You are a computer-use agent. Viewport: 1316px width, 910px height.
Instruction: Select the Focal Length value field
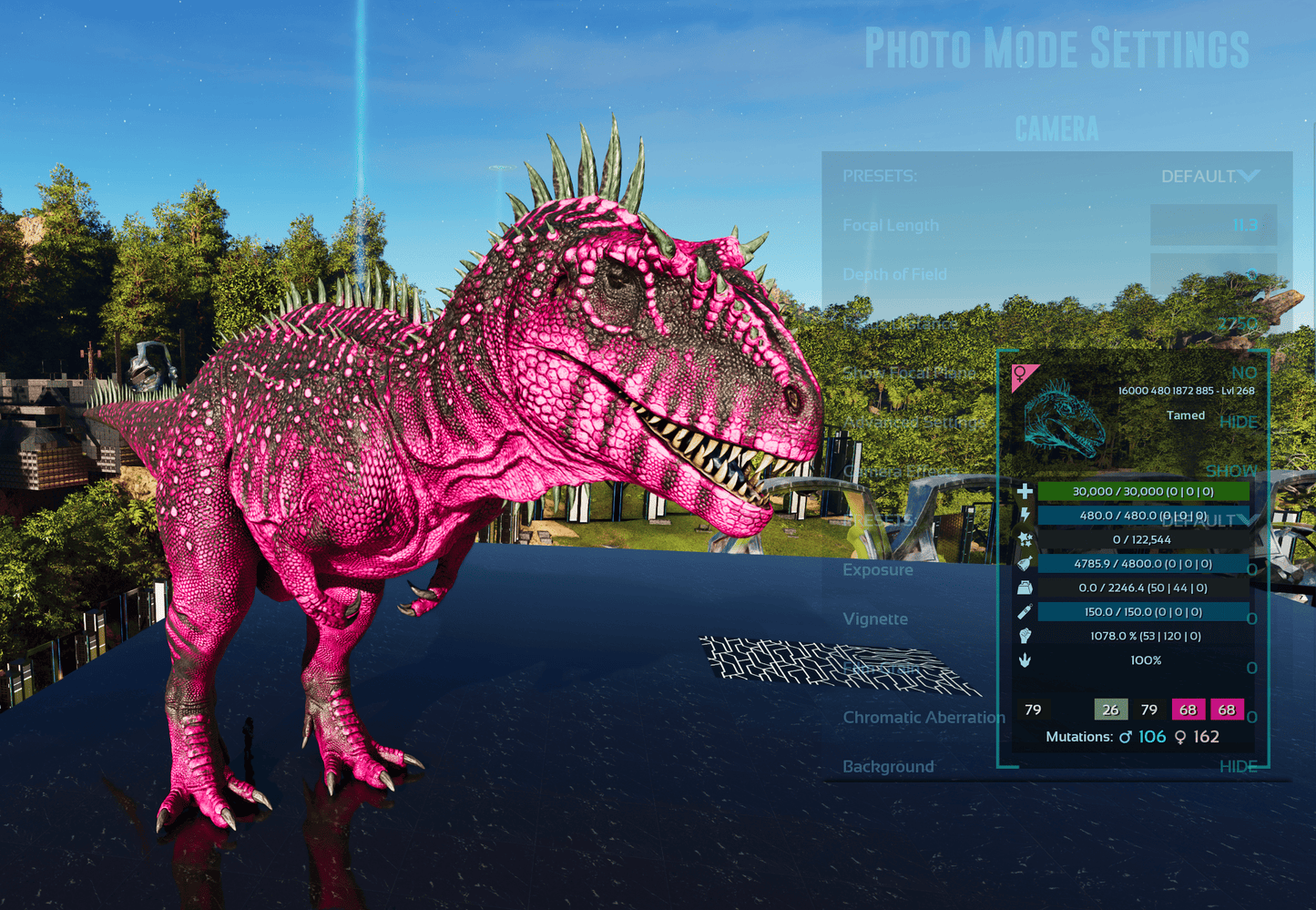tap(1213, 225)
